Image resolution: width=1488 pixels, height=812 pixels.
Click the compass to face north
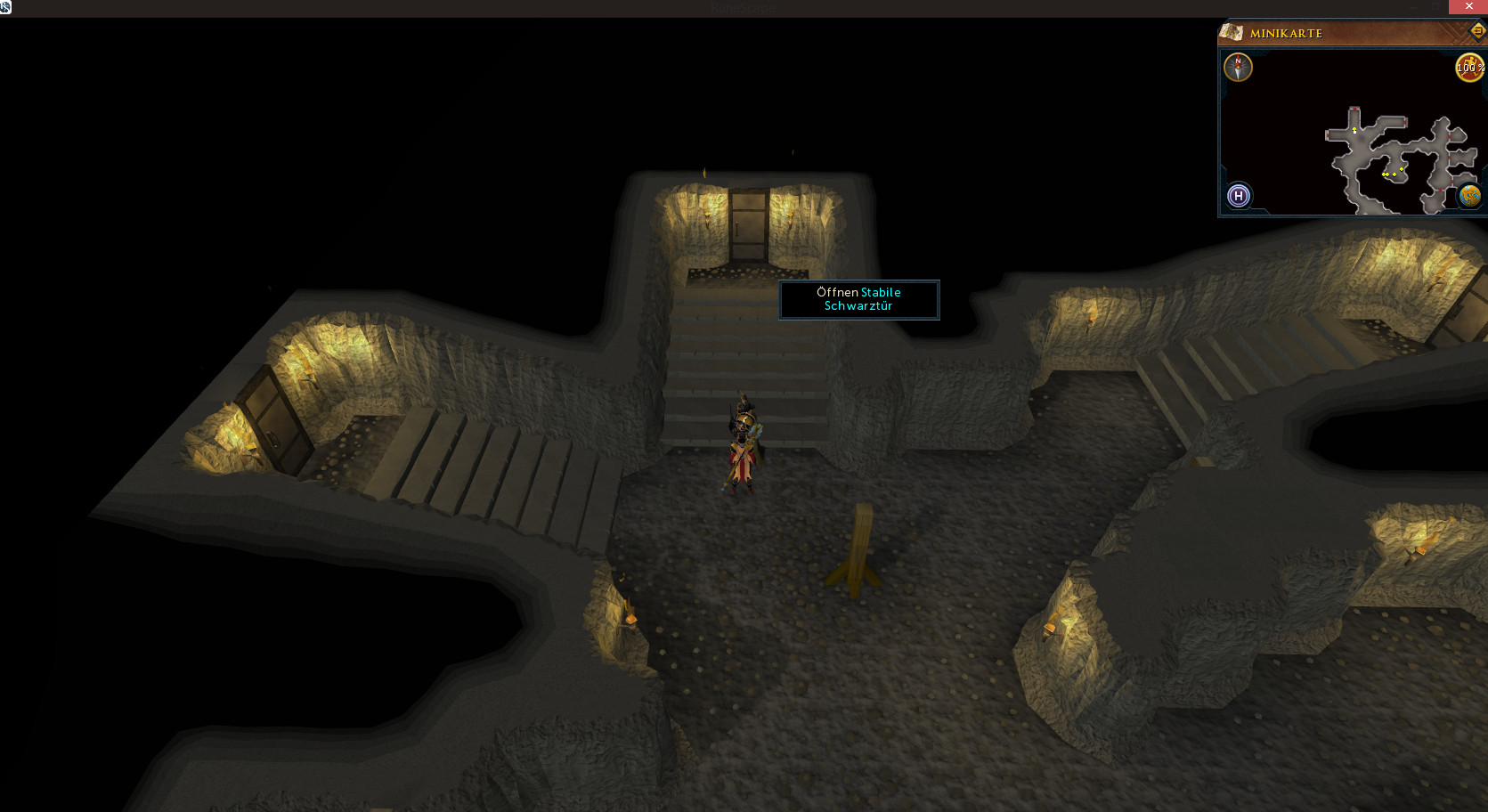click(1238, 67)
